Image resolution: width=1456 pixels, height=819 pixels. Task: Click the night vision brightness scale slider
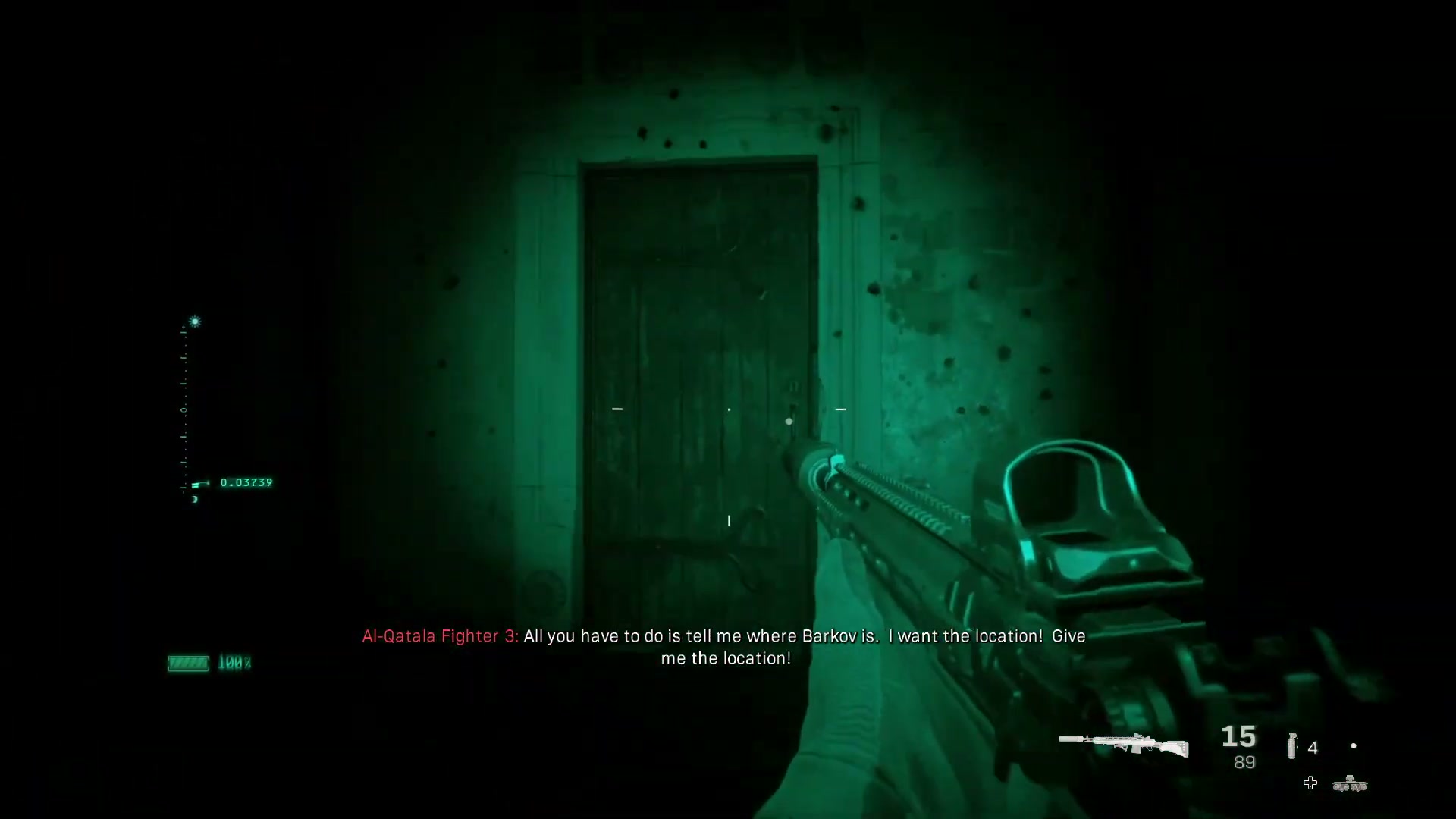point(200,483)
